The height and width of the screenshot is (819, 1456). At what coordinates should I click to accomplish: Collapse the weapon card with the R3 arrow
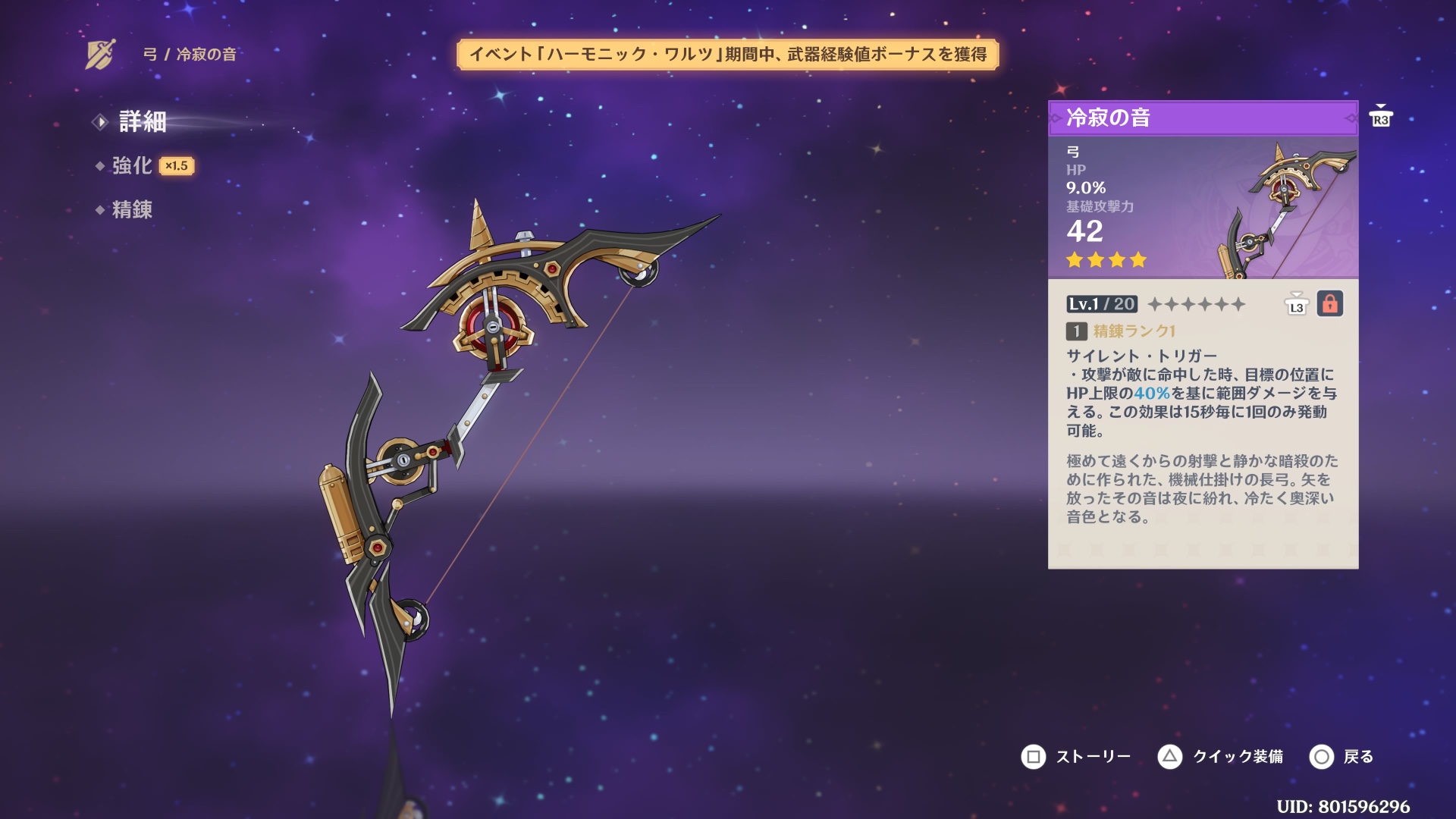point(1382,114)
